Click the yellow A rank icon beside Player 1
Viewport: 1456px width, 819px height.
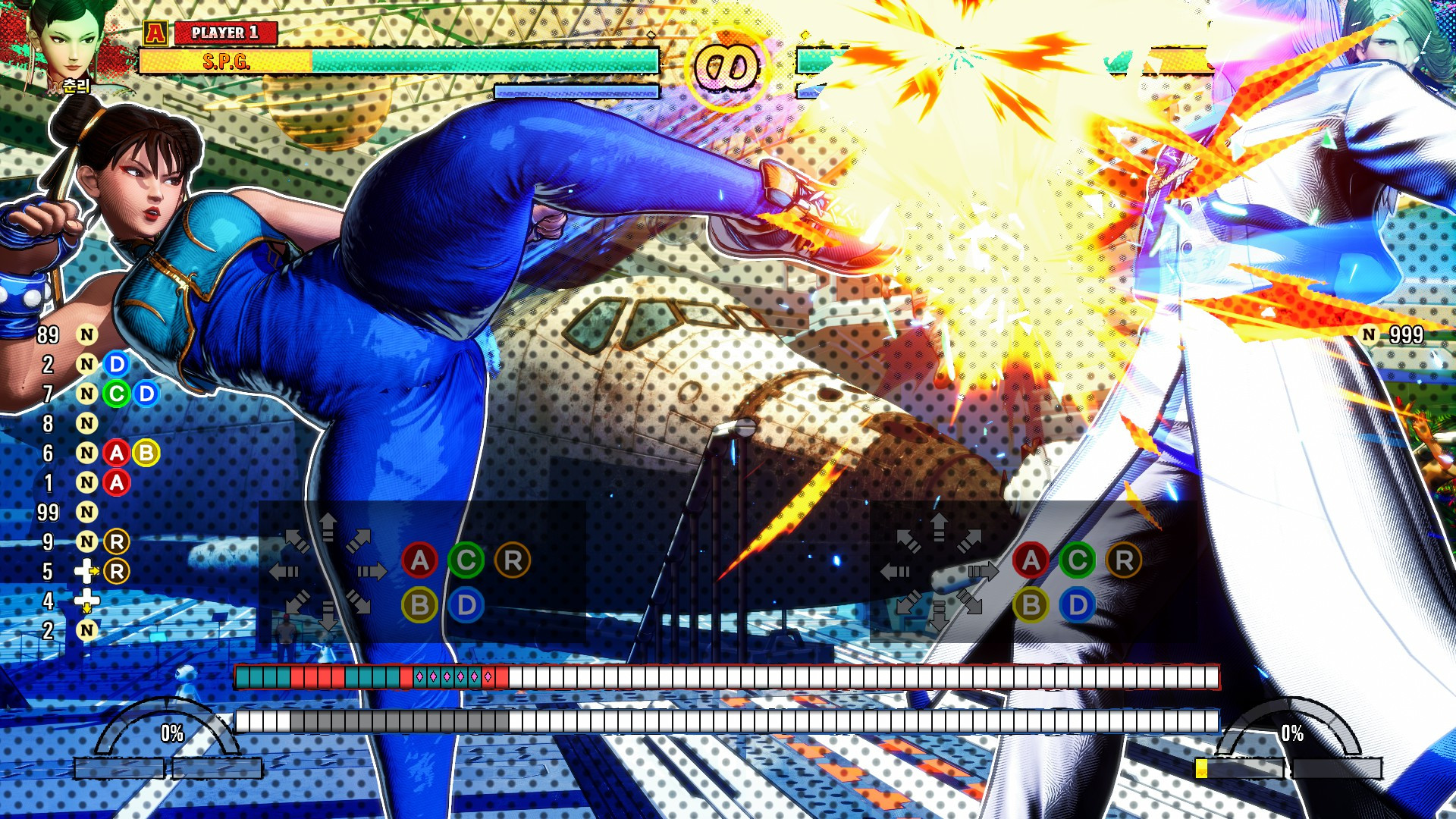point(157,33)
